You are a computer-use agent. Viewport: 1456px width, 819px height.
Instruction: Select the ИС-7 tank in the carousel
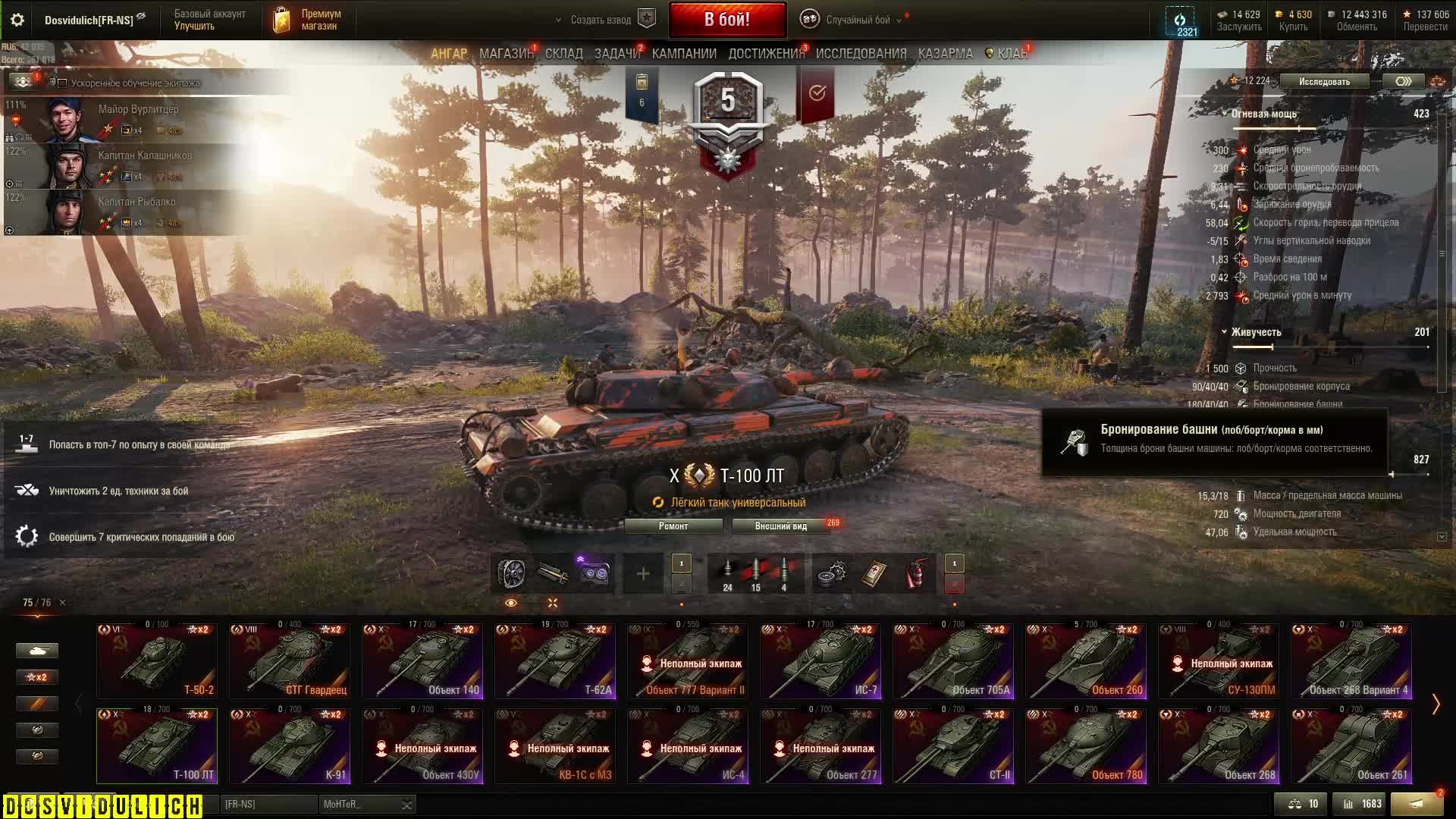click(x=821, y=661)
